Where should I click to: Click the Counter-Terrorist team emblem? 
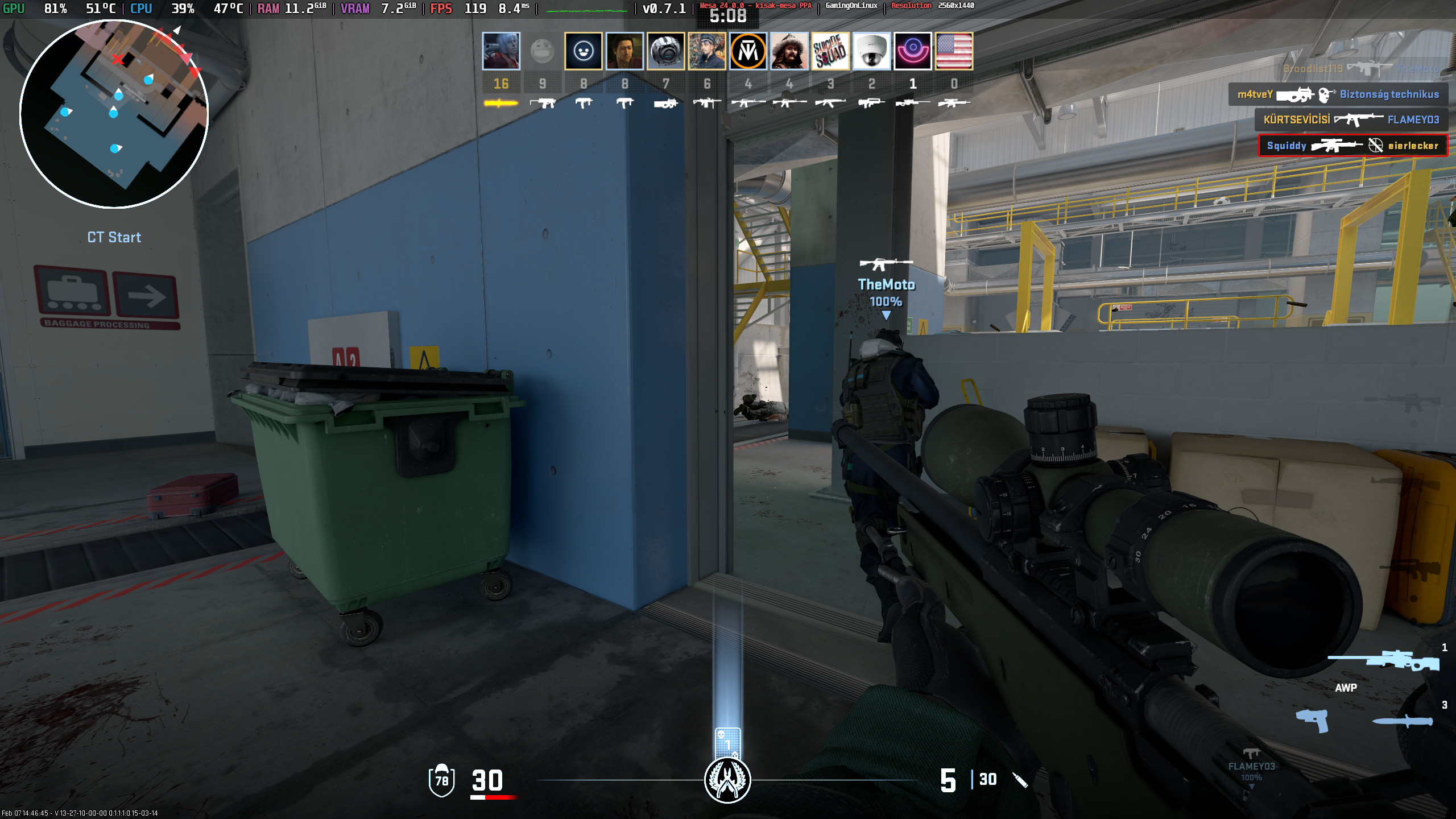pyautogui.click(x=727, y=780)
